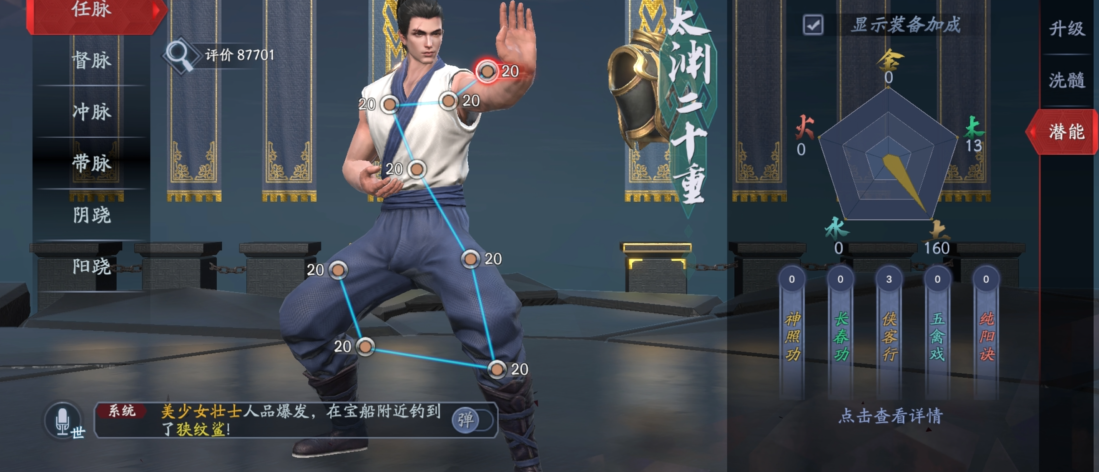Choose the 神照功 skill pillar
The image size is (1099, 472).
792,333
